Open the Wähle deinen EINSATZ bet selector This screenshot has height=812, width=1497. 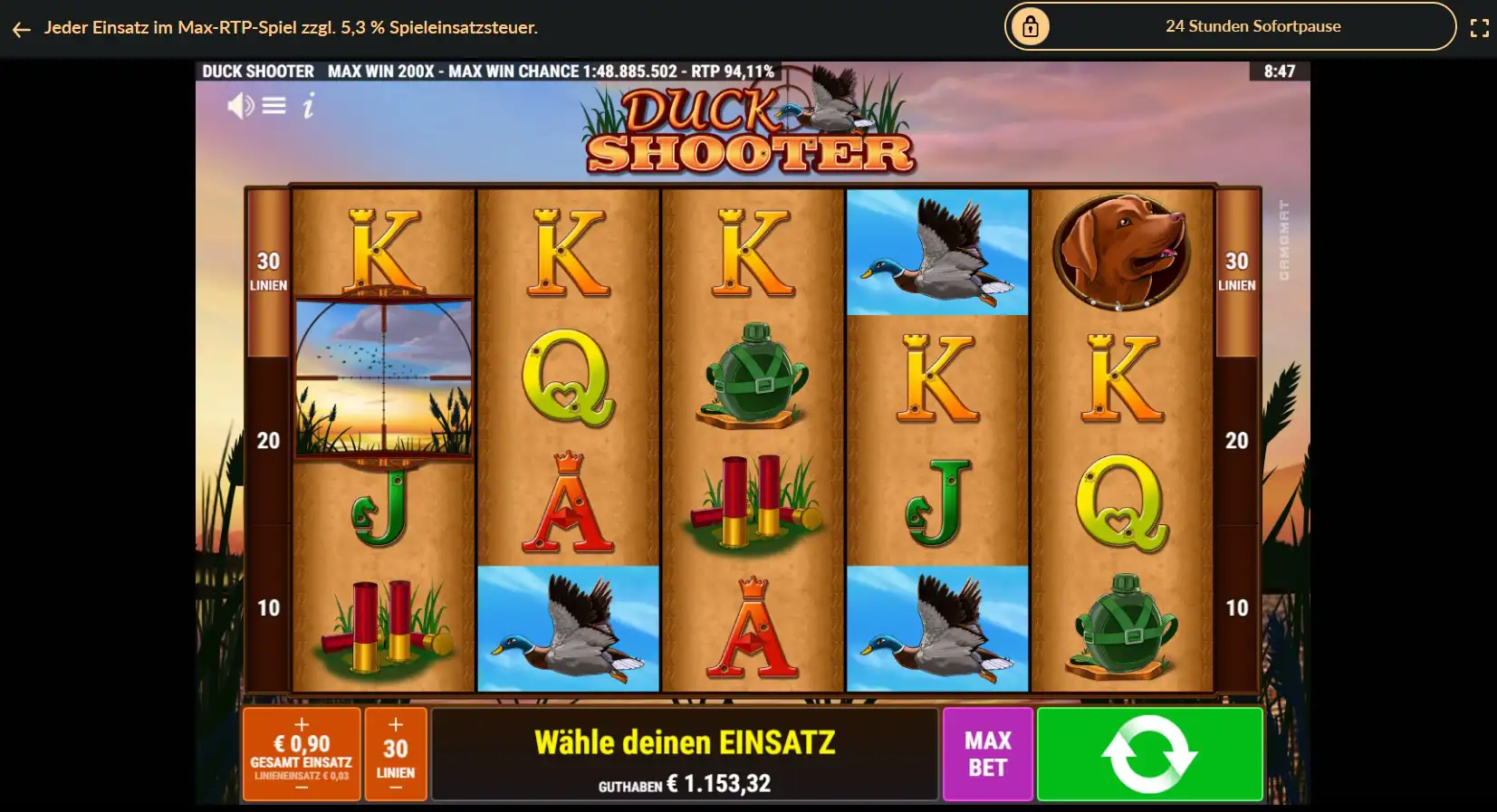coord(686,742)
